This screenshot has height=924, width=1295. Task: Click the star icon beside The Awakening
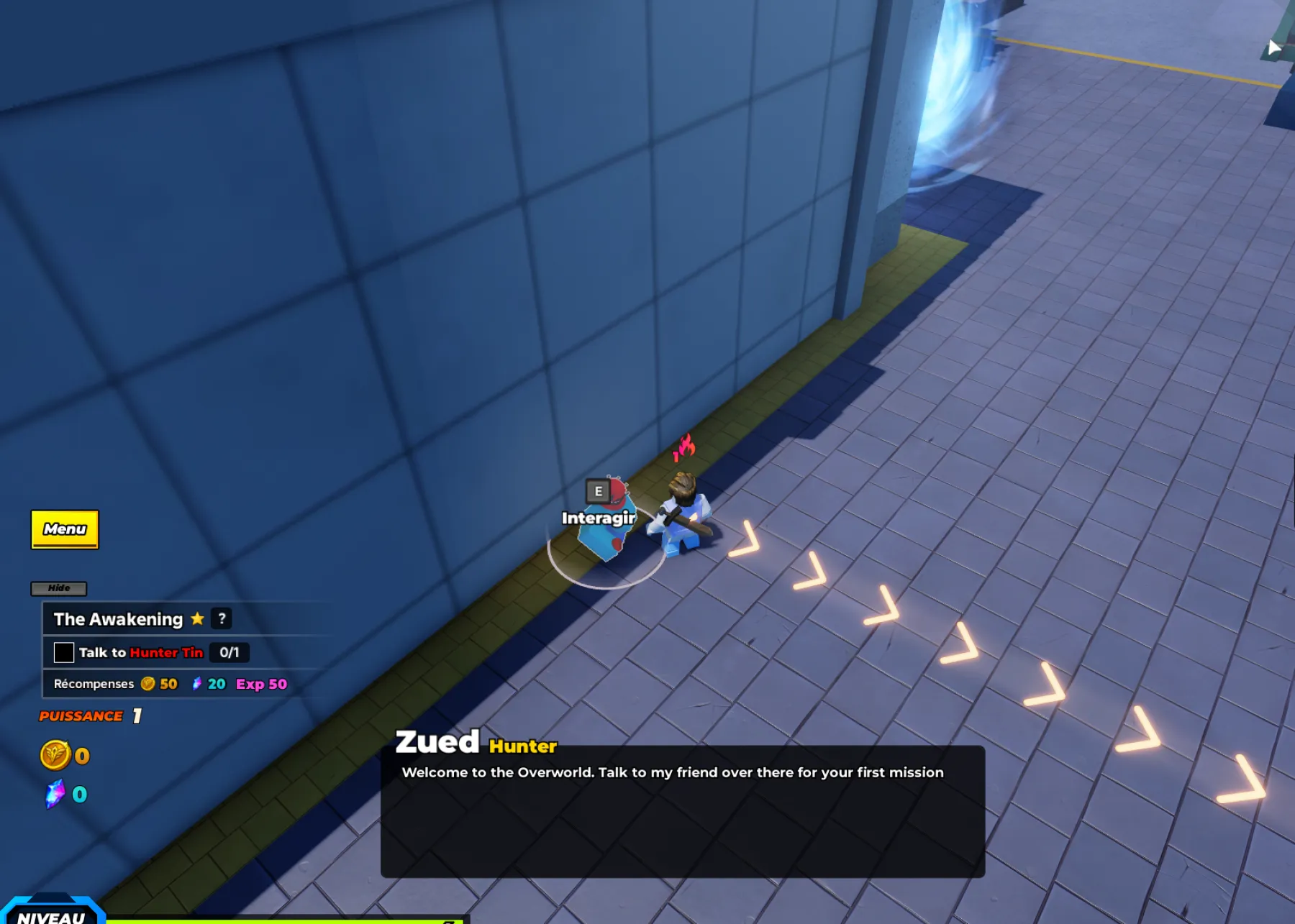tap(196, 618)
